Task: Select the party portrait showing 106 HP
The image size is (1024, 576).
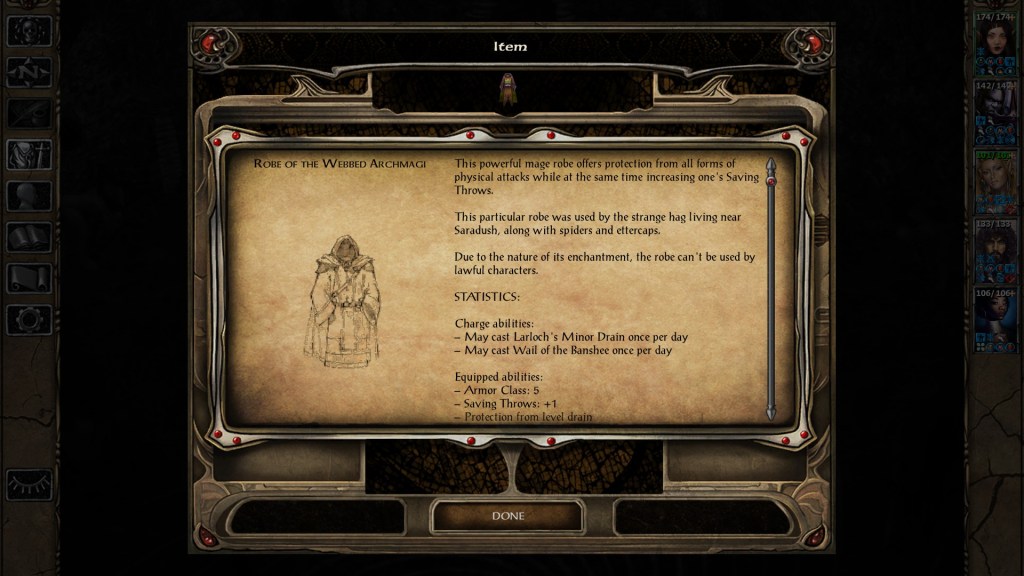Action: click(x=995, y=318)
